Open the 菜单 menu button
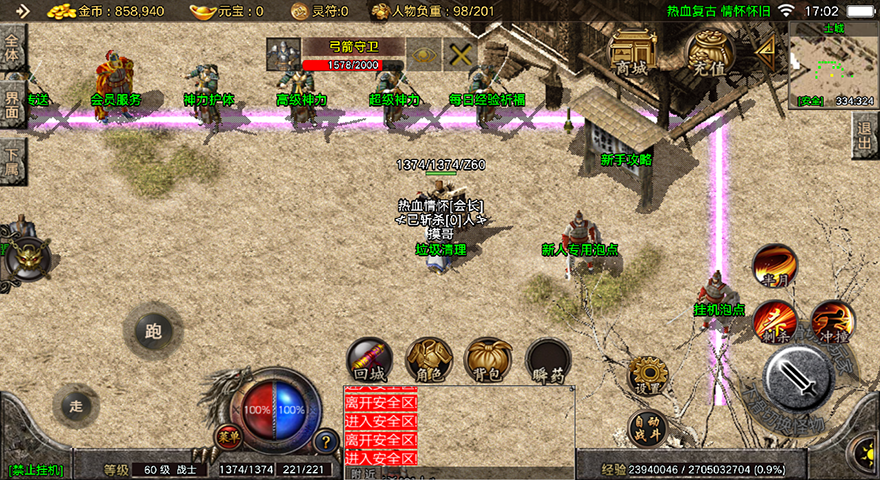The image size is (880, 480). pos(229,437)
